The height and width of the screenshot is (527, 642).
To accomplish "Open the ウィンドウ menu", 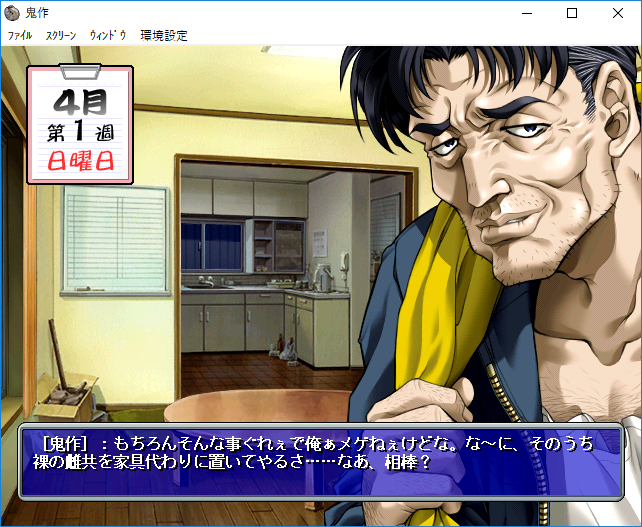I will click(x=108, y=35).
